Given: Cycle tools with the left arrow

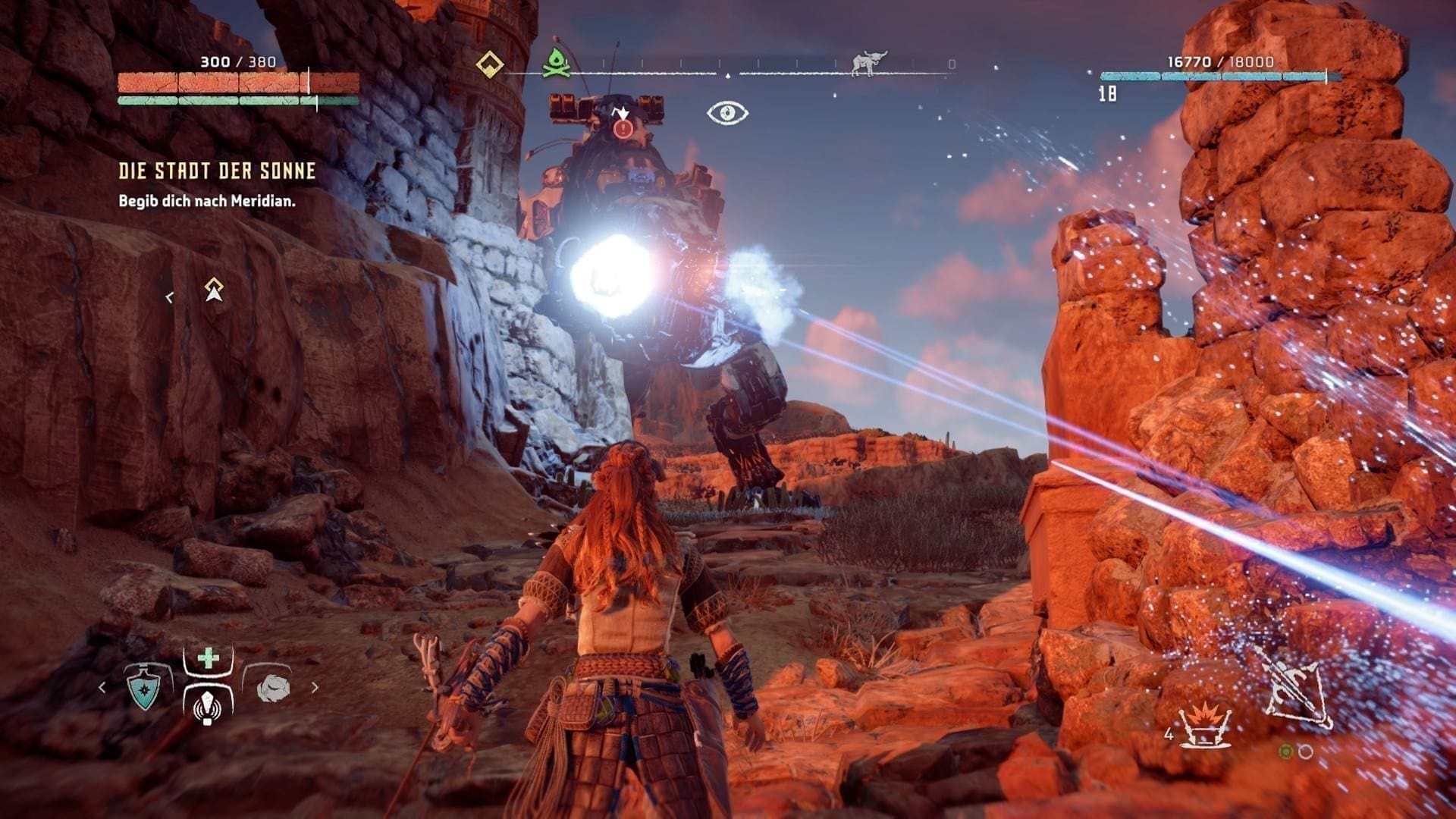Looking at the screenshot, I should pyautogui.click(x=102, y=688).
